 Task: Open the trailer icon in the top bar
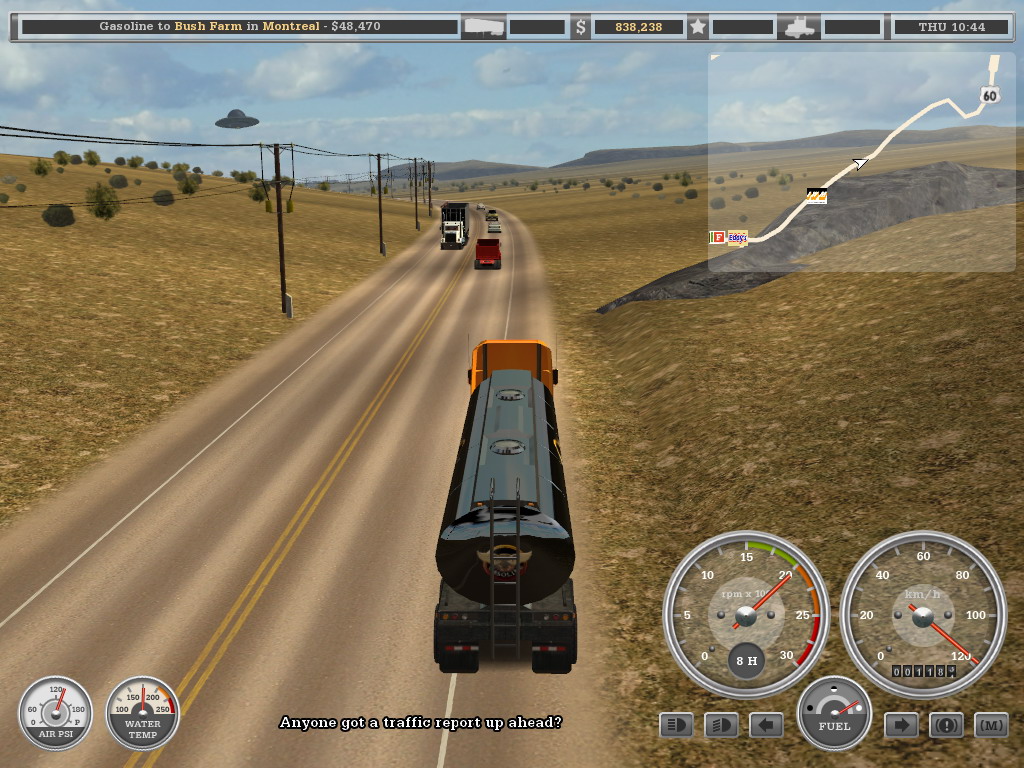click(483, 27)
